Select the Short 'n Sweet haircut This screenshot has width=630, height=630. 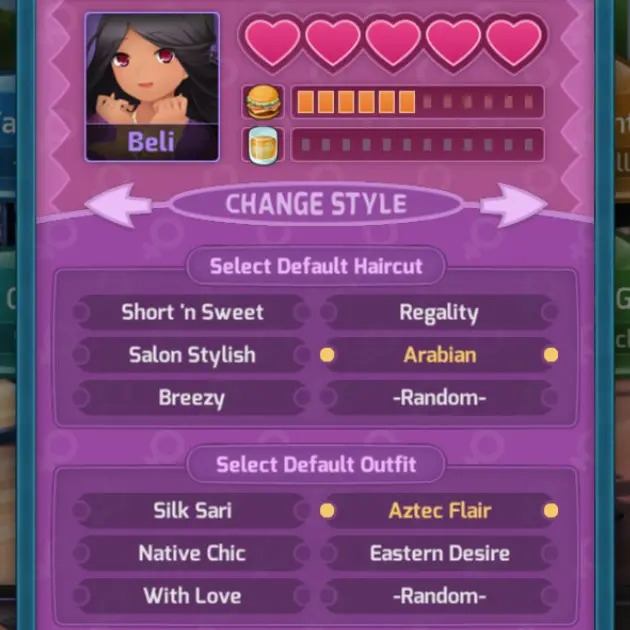click(192, 312)
